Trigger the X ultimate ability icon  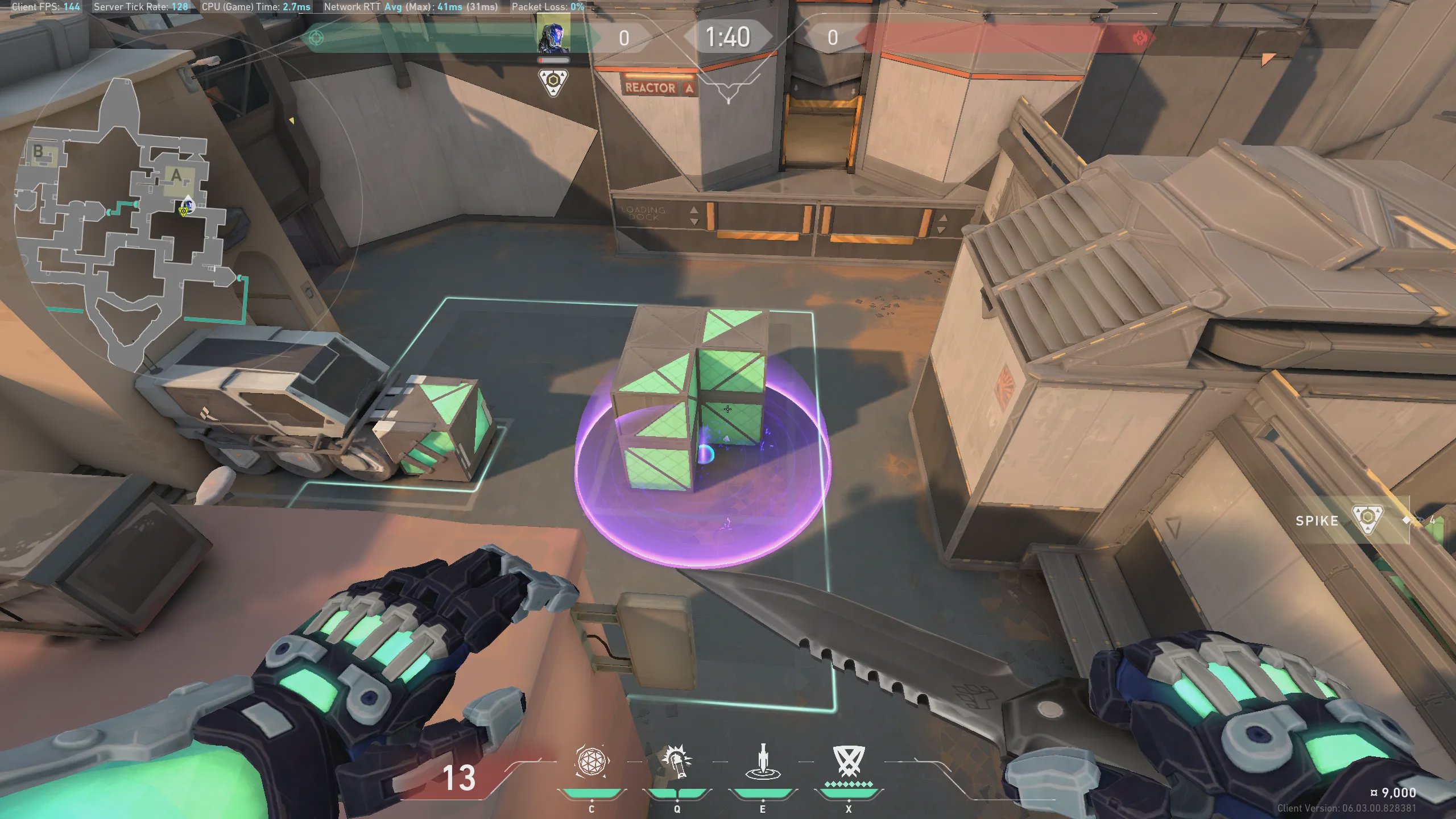[x=849, y=761]
